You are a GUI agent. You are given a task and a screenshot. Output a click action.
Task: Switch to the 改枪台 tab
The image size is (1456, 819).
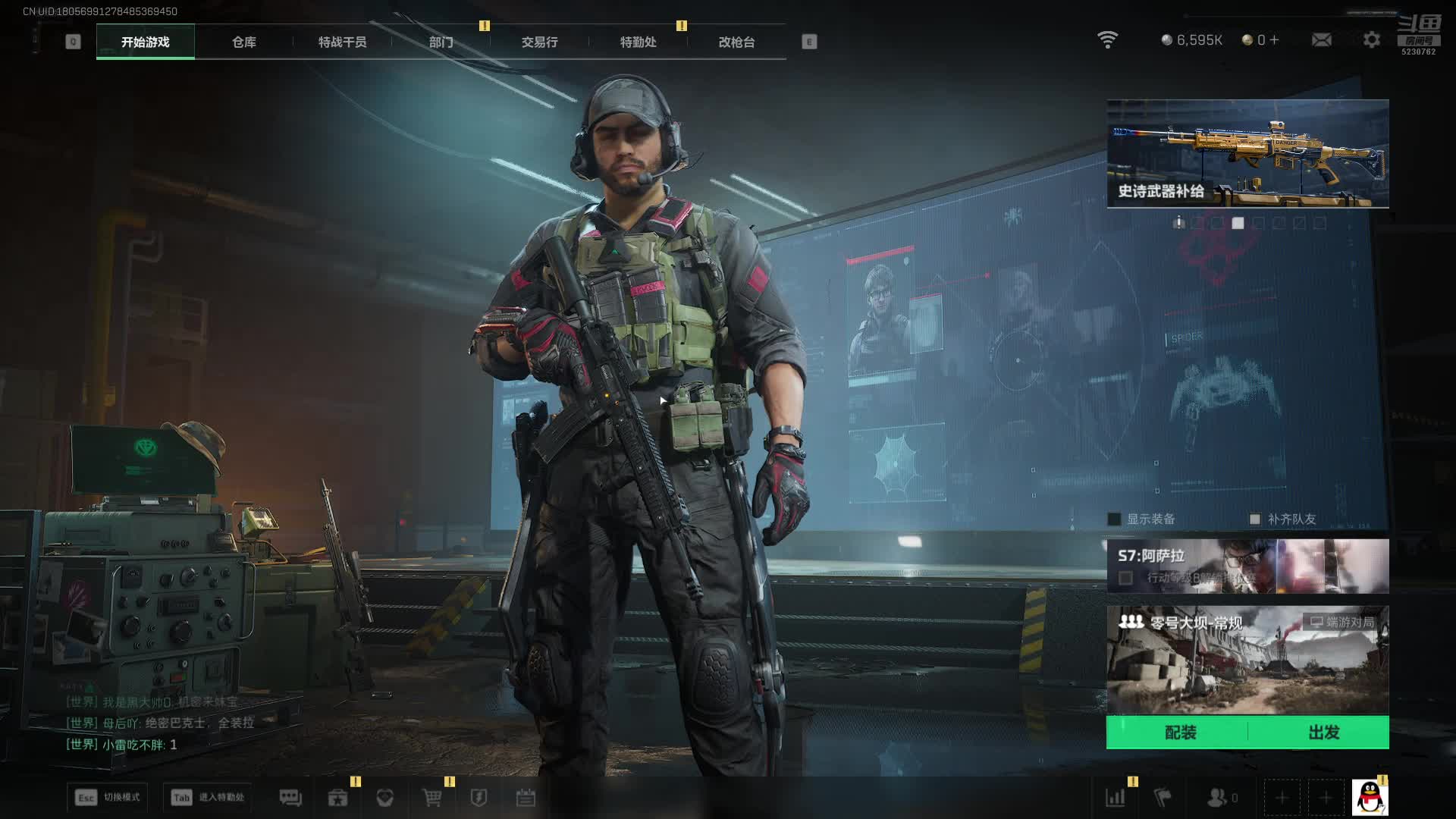click(x=736, y=42)
